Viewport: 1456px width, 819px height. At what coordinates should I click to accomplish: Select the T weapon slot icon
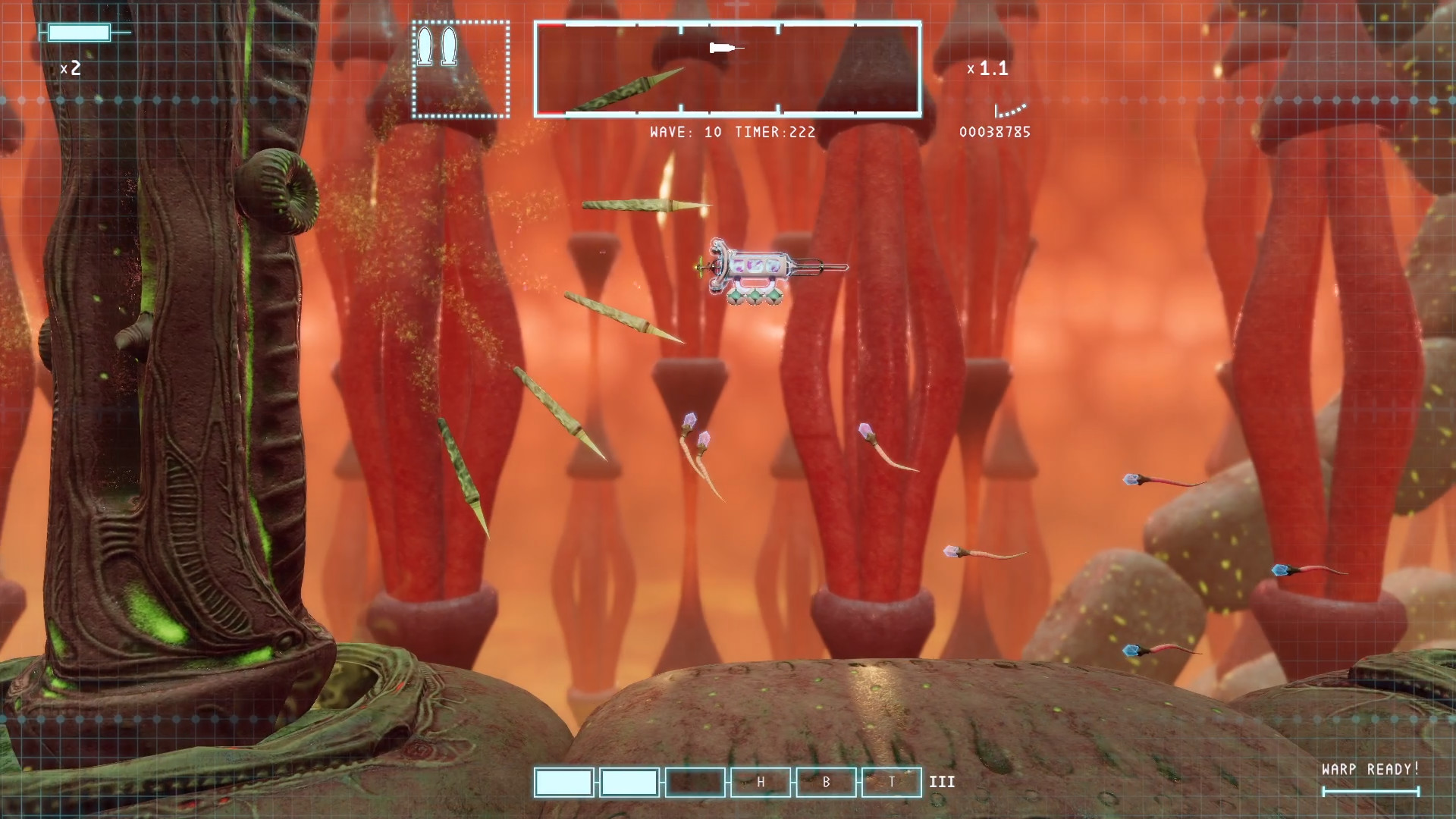pyautogui.click(x=891, y=782)
